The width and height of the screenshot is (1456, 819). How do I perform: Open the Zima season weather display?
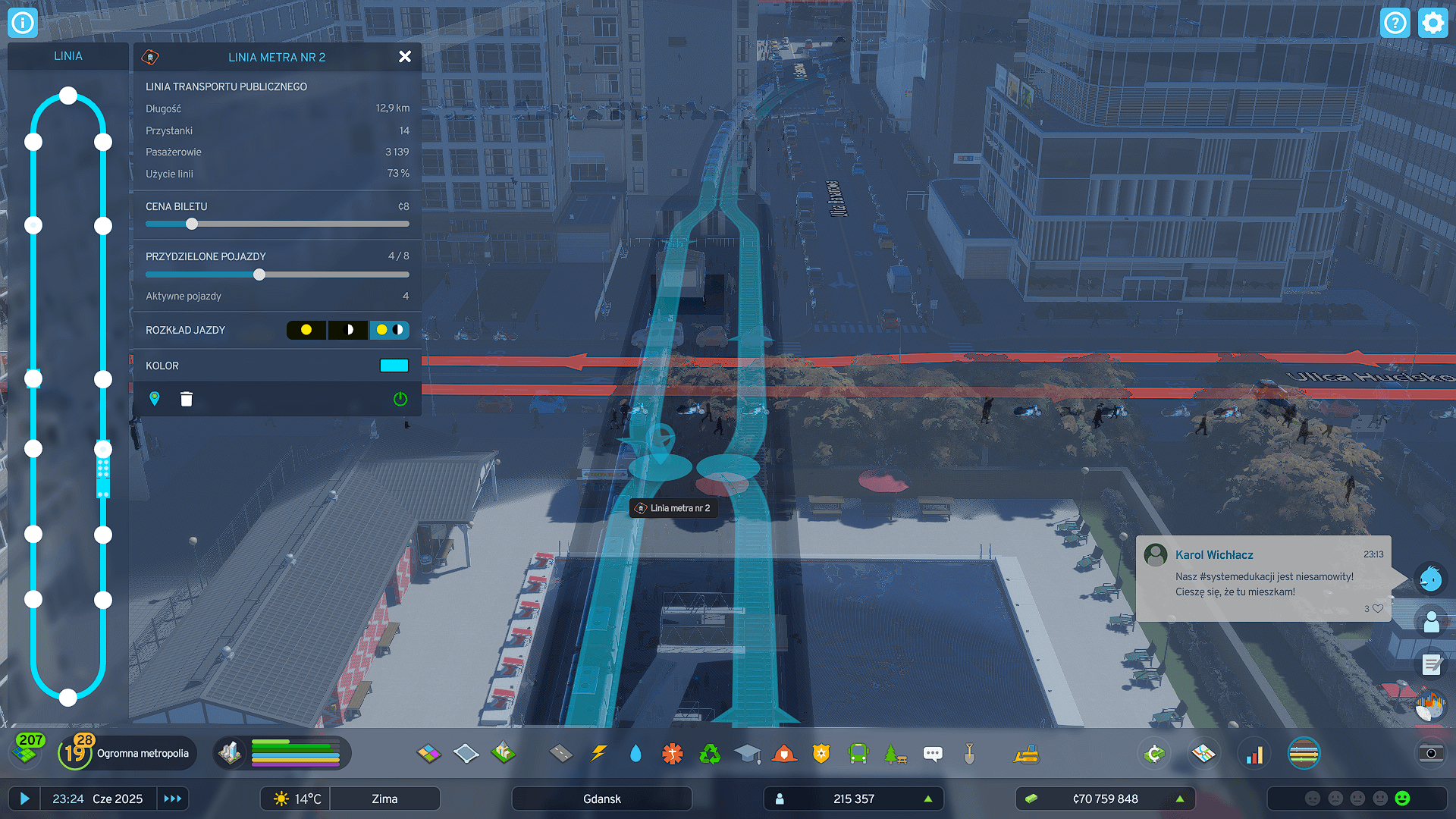[385, 799]
